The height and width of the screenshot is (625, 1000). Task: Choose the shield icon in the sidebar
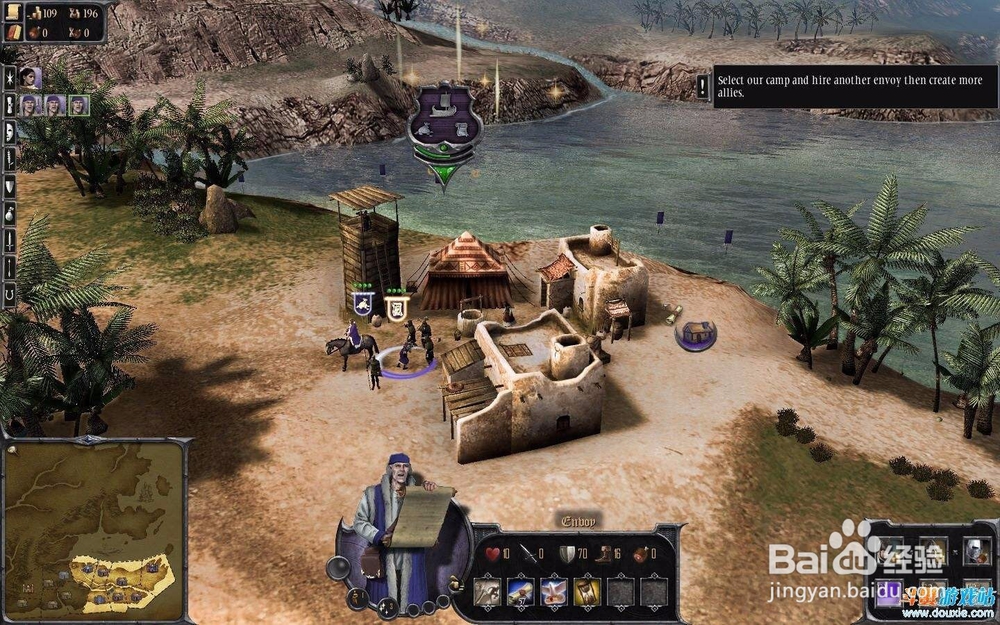(10, 185)
